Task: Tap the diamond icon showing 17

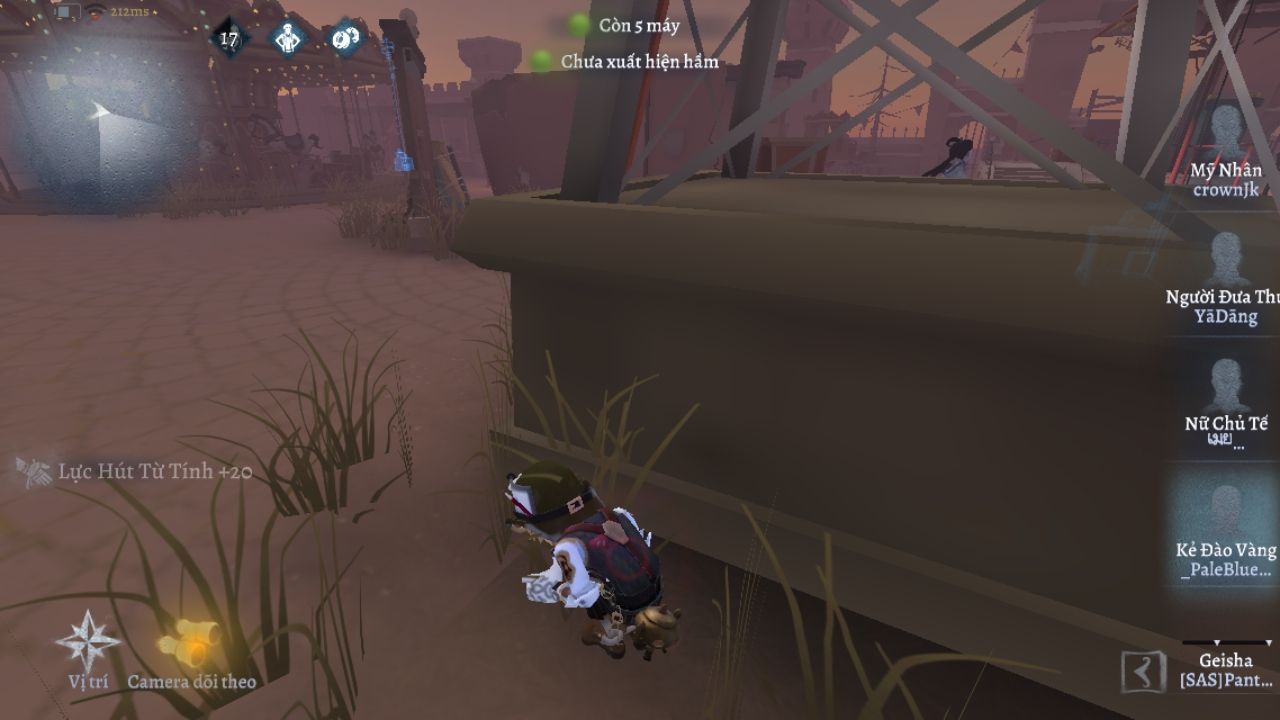Action: coord(229,39)
